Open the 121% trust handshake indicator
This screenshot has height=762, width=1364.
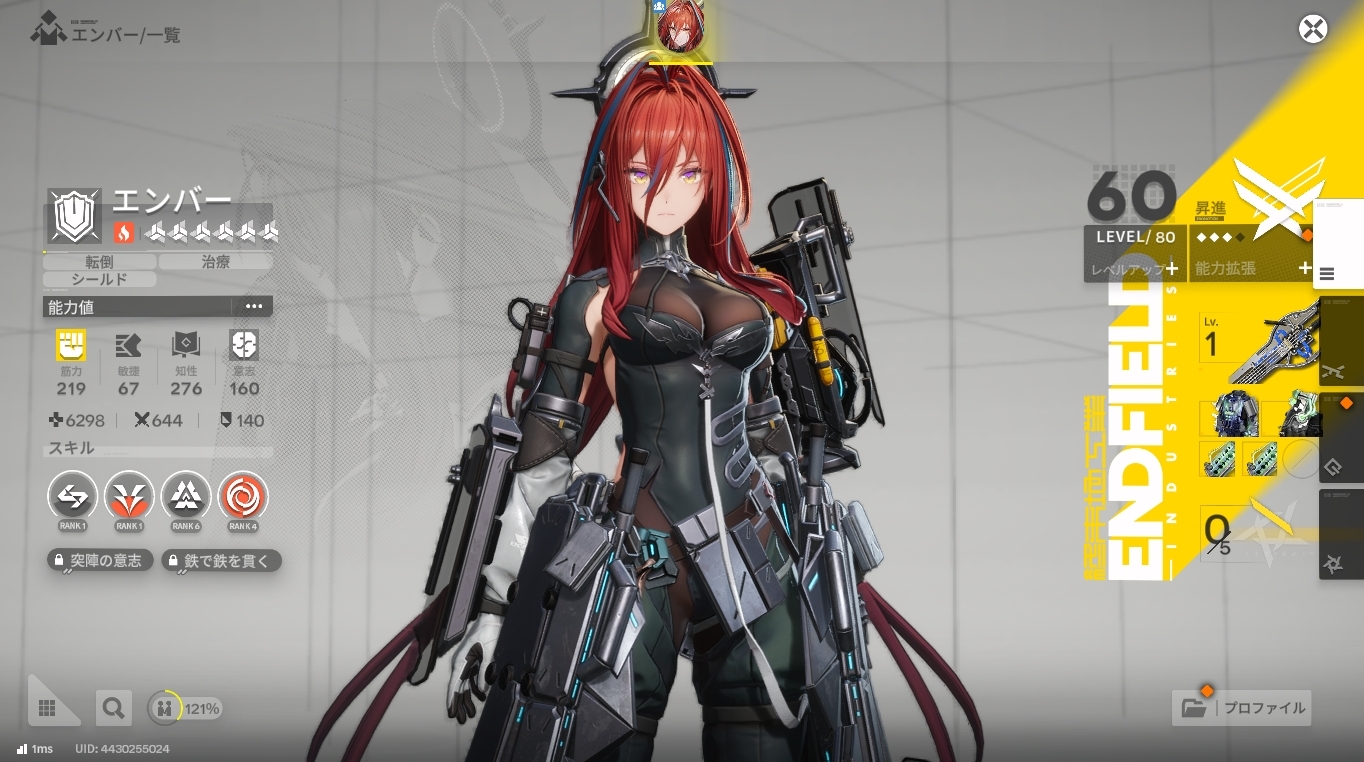pos(185,708)
